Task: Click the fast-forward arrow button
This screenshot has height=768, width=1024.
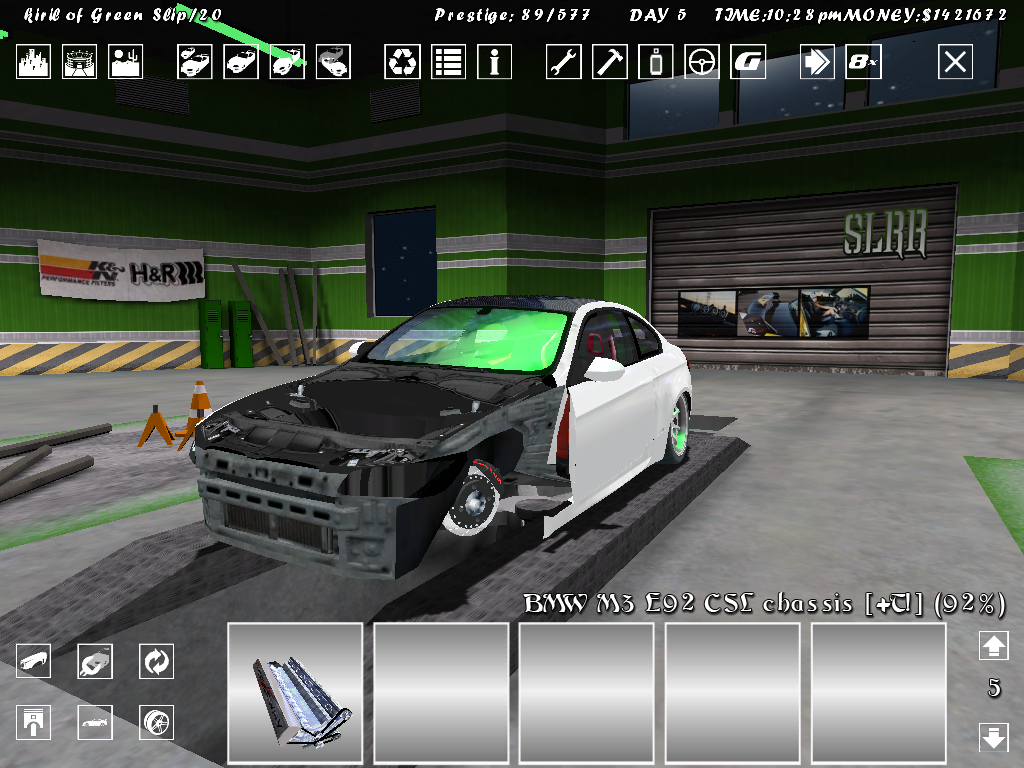Action: coord(817,62)
